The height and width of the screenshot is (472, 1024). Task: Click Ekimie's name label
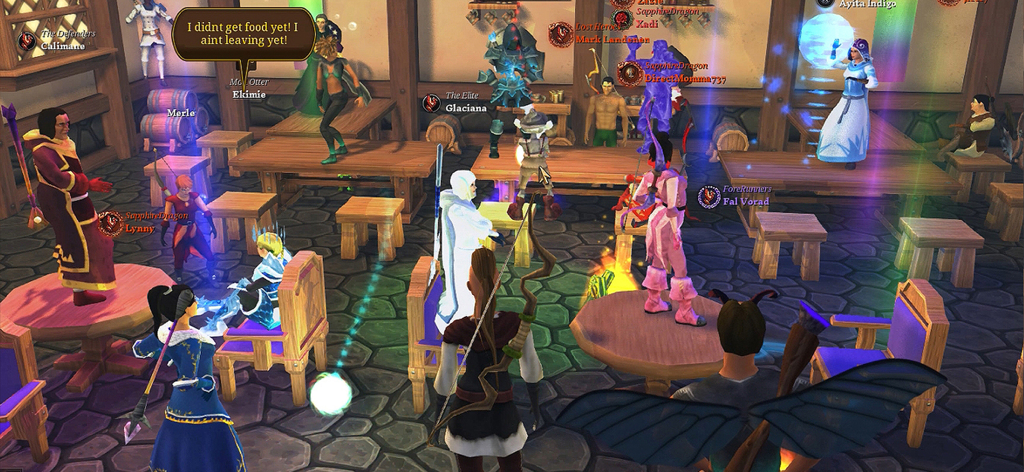tap(249, 94)
